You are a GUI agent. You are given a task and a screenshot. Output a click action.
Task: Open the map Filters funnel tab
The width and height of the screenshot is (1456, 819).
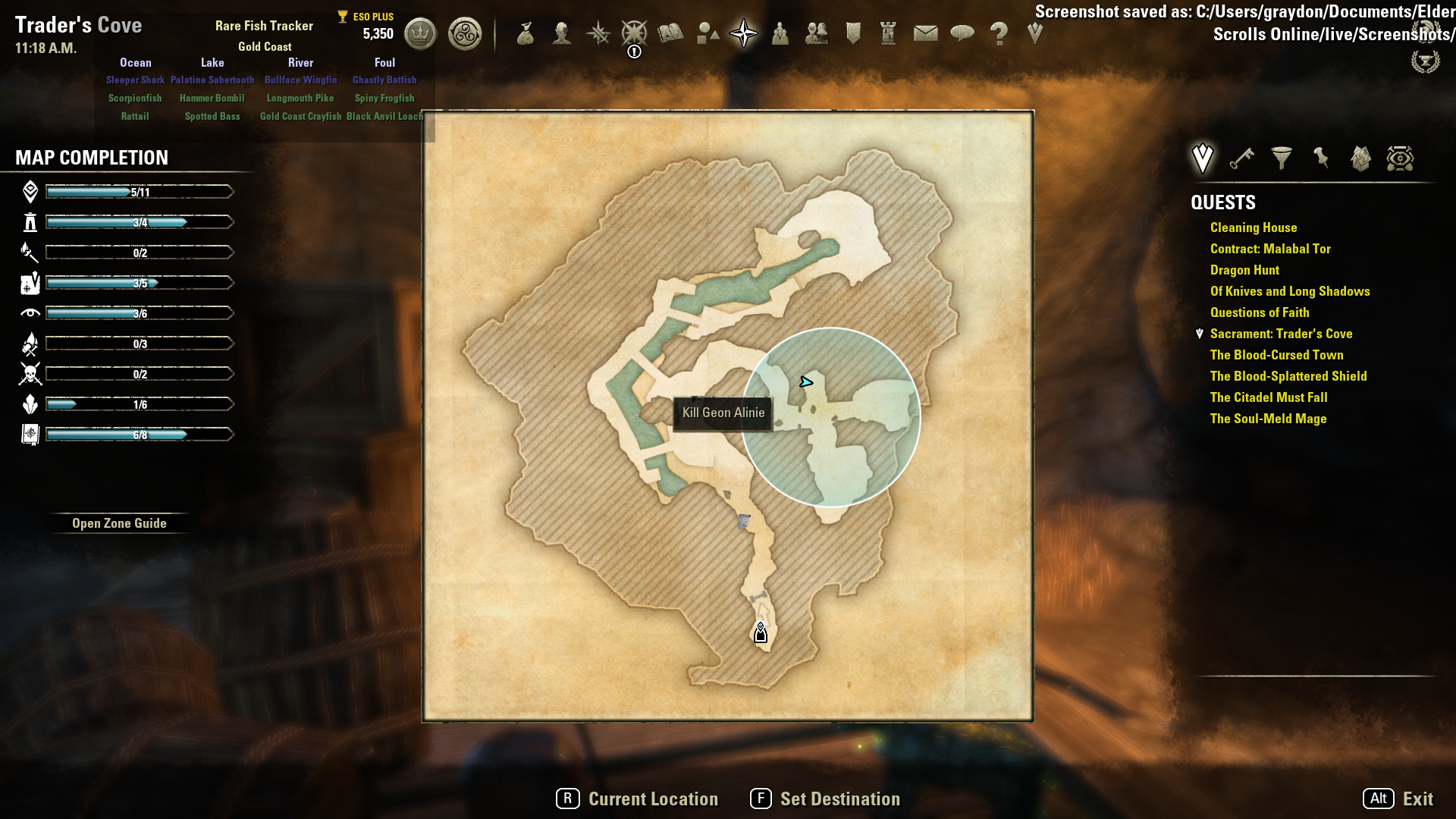[x=1282, y=158]
